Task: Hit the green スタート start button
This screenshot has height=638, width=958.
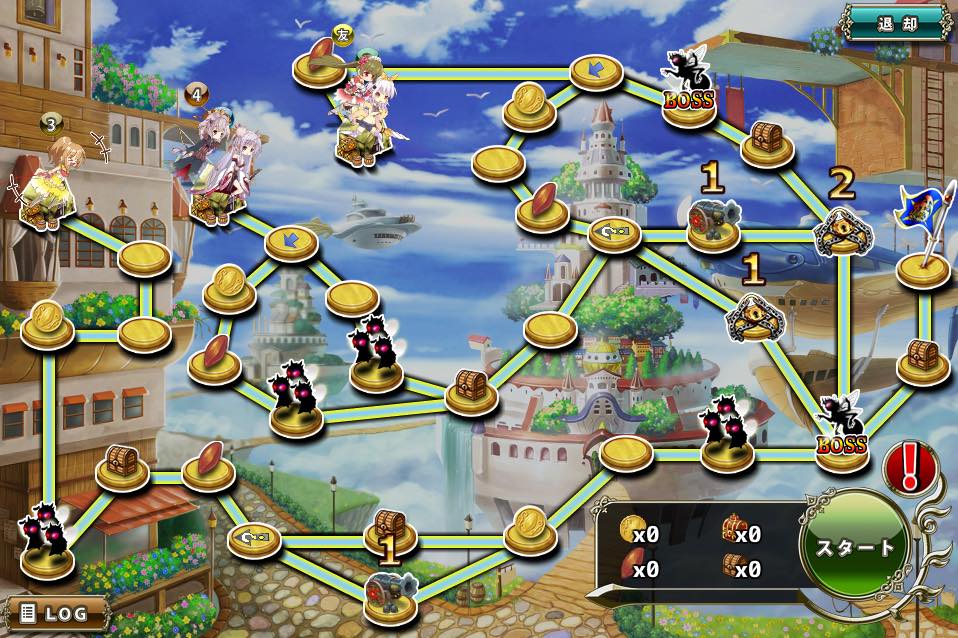Action: pyautogui.click(x=854, y=547)
